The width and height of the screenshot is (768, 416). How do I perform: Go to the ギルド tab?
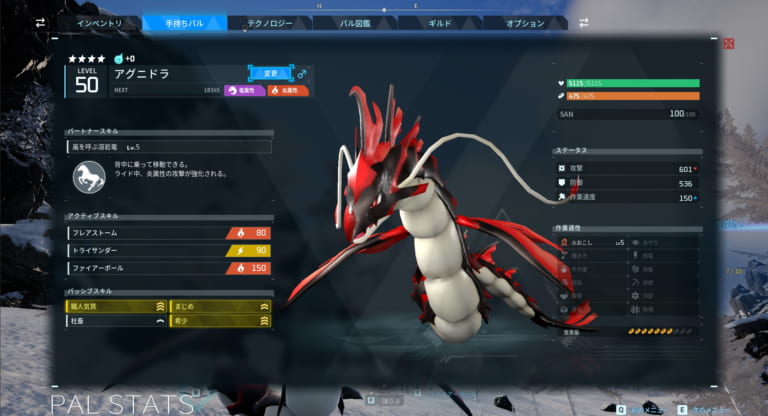click(440, 23)
